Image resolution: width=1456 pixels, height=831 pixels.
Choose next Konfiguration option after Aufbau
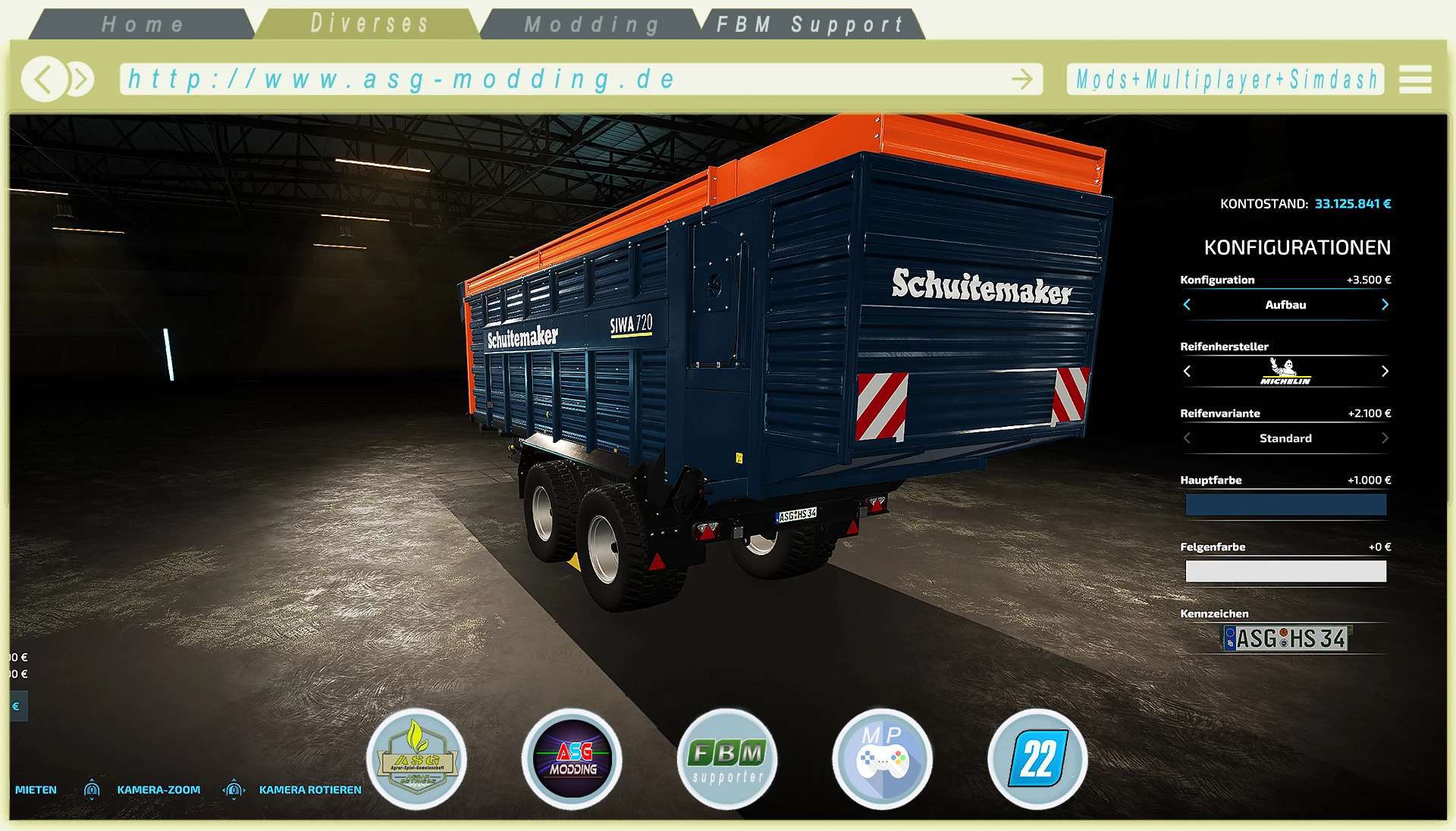(1385, 305)
